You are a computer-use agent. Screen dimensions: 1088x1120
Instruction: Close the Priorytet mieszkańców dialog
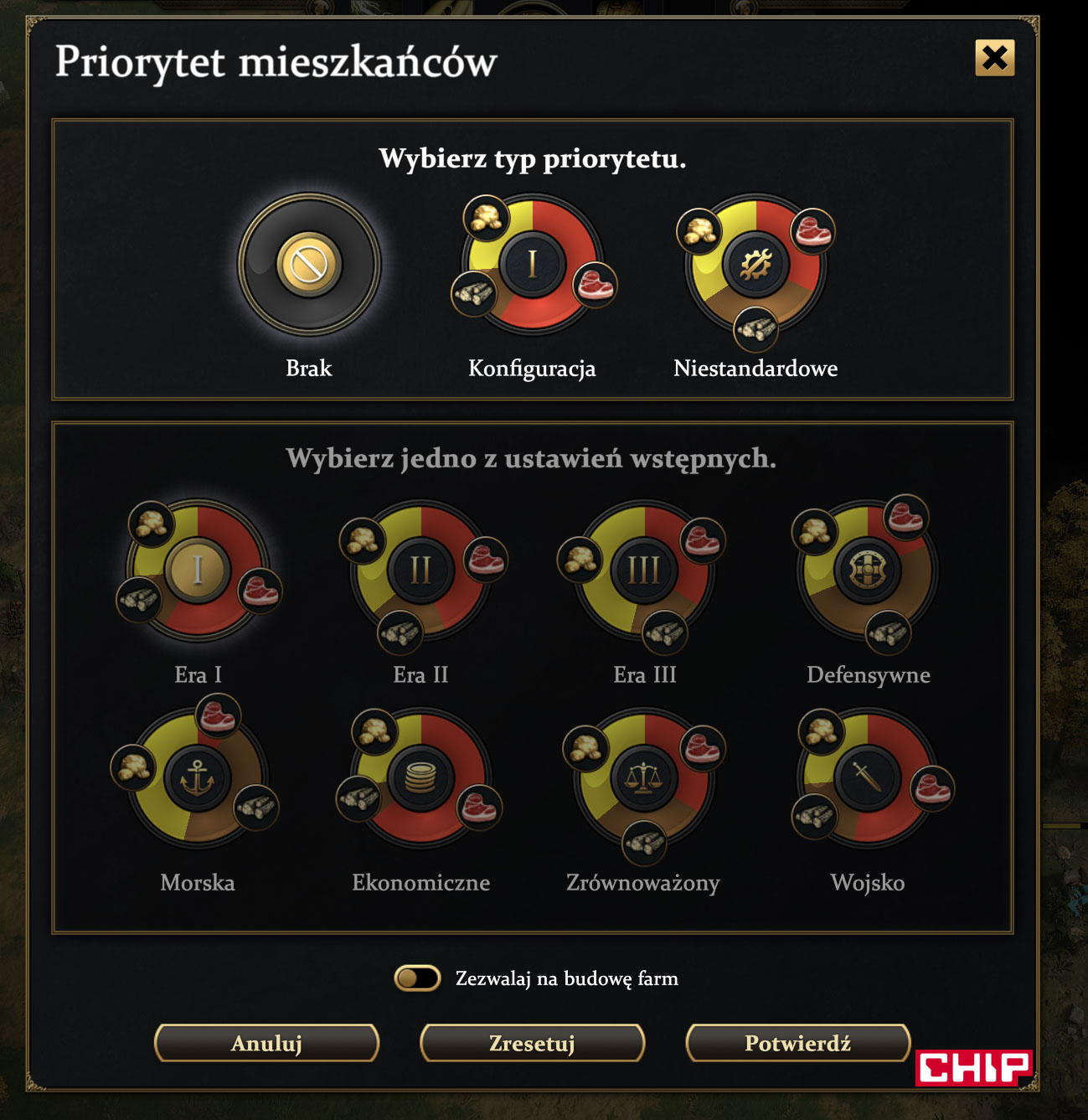pyautogui.click(x=994, y=58)
